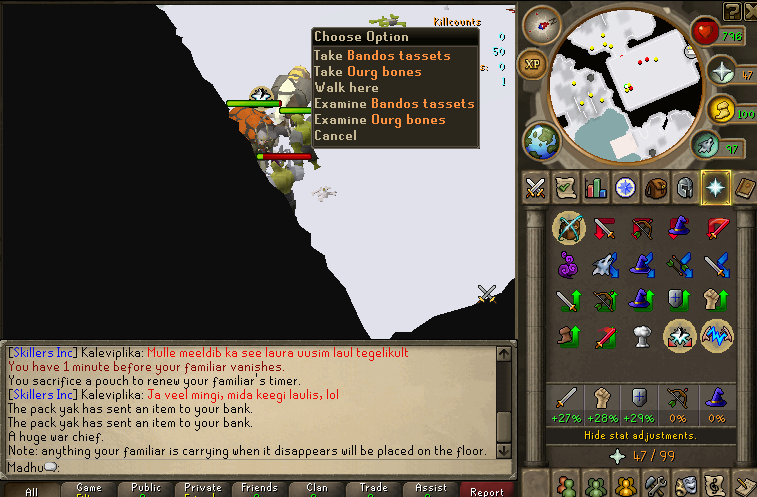This screenshot has height=497, width=757.
Task: Choose Walk here in context menu
Action: click(x=346, y=88)
